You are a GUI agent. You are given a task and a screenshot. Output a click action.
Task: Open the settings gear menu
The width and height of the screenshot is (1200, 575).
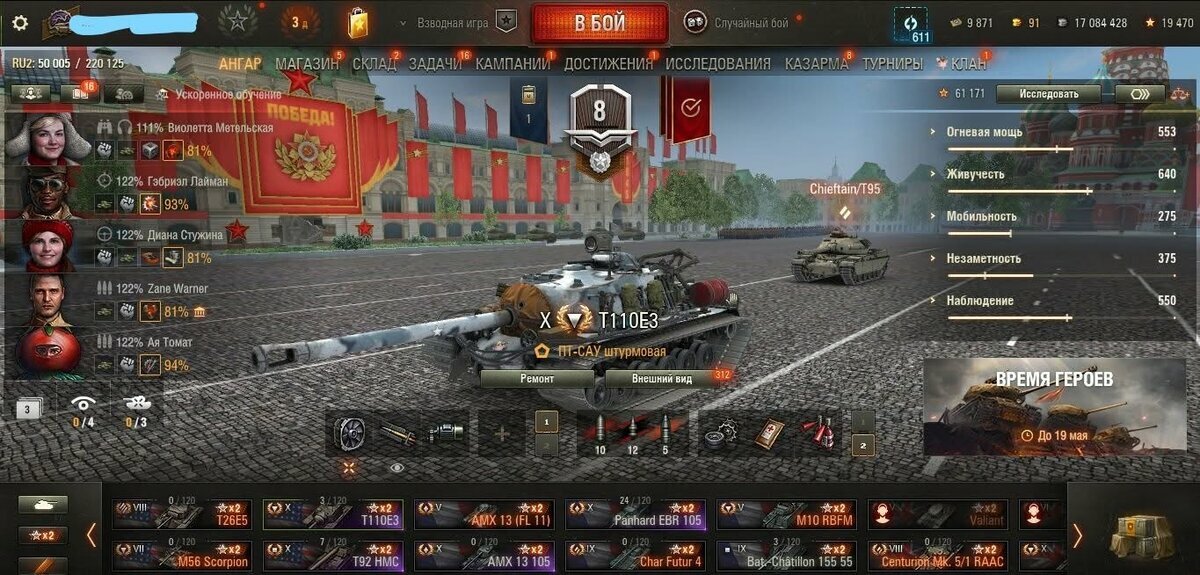point(20,22)
